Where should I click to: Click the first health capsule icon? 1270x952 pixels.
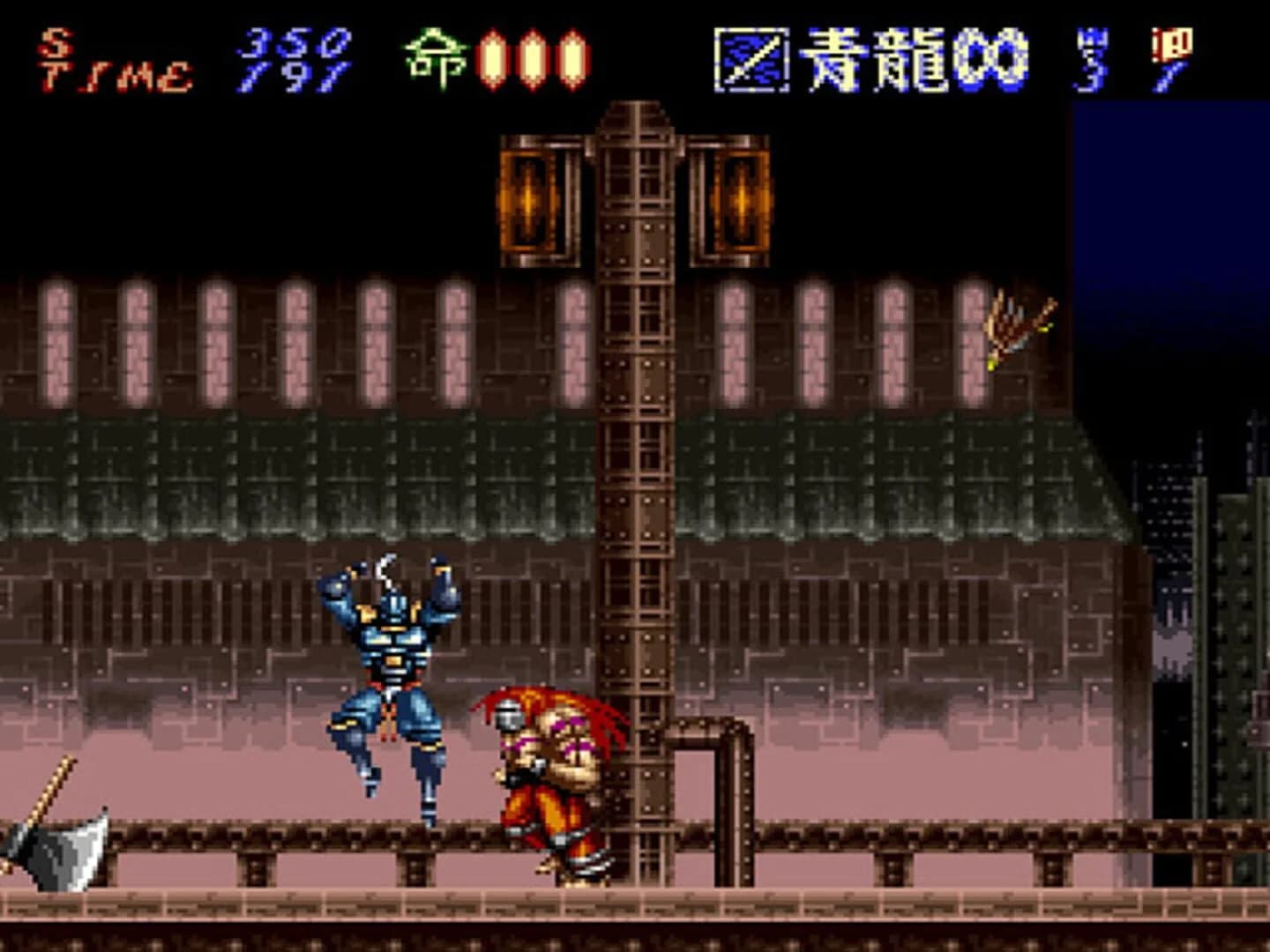pos(490,58)
